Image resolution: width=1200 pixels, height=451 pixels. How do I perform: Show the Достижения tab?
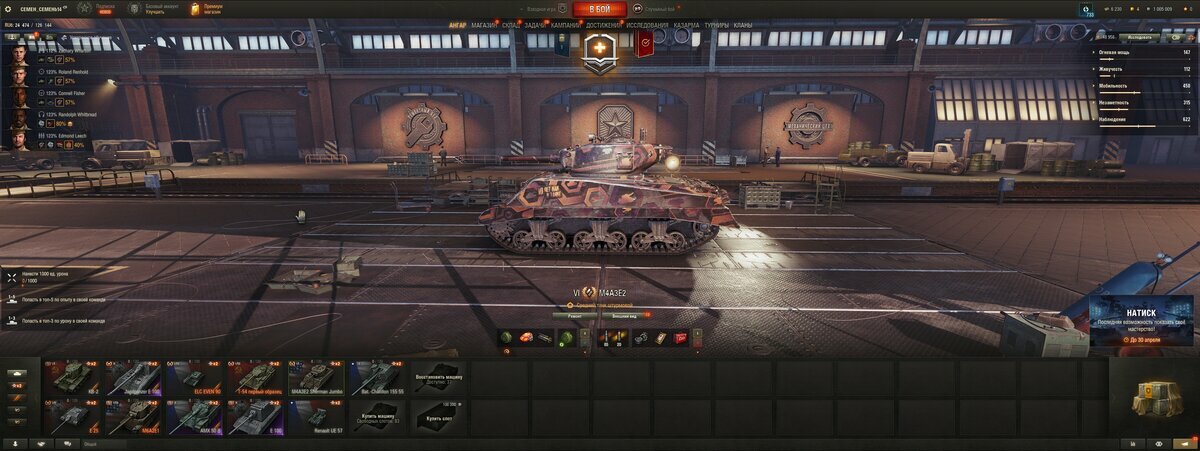[604, 24]
